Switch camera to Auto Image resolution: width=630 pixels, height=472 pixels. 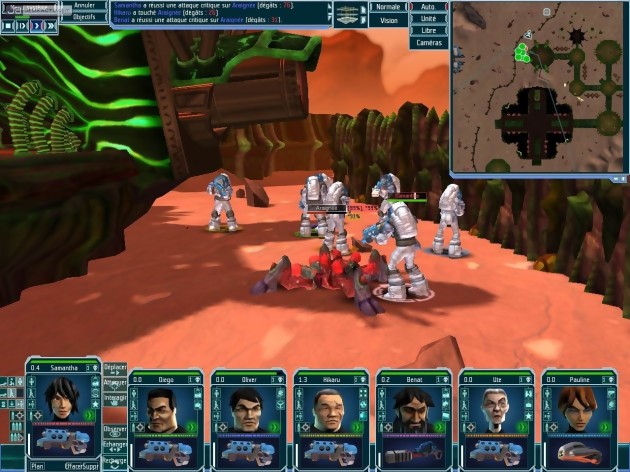click(x=428, y=7)
